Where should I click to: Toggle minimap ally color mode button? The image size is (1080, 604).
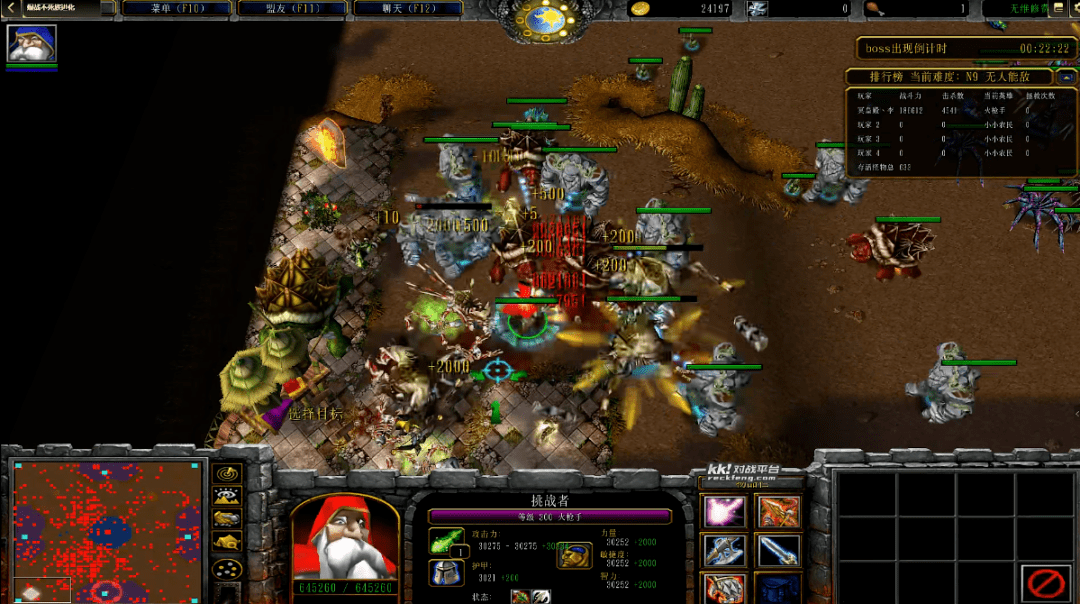228,519
